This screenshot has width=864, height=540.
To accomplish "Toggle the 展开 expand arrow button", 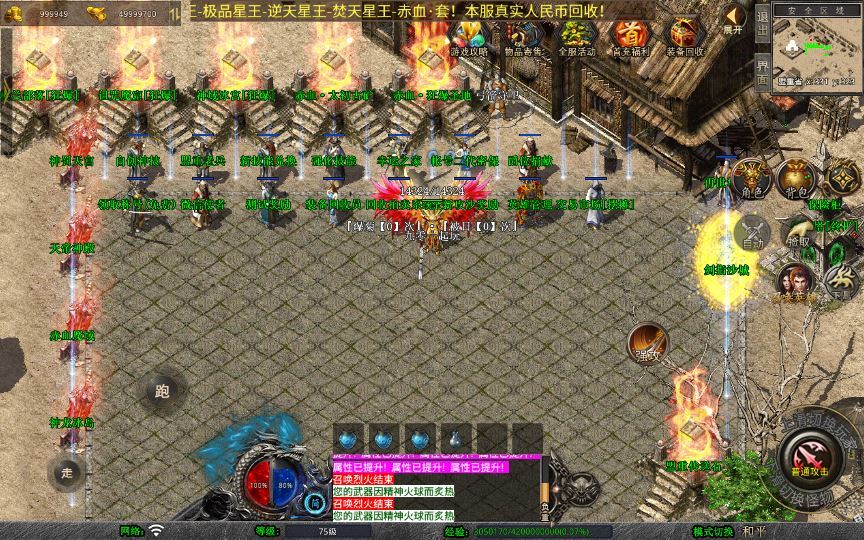I will click(x=736, y=19).
